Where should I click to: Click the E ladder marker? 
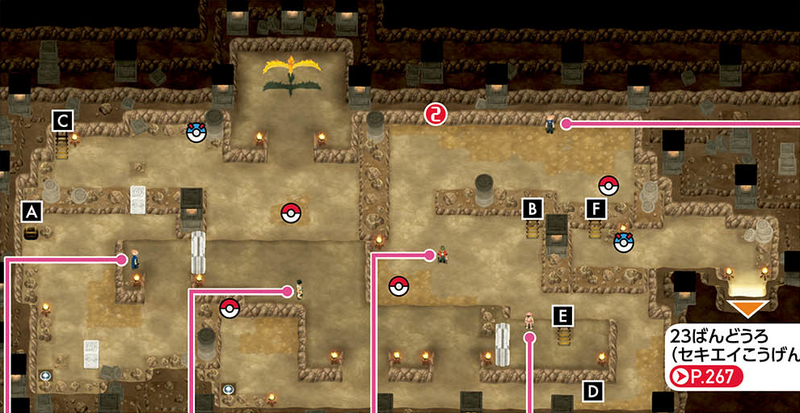coord(564,316)
